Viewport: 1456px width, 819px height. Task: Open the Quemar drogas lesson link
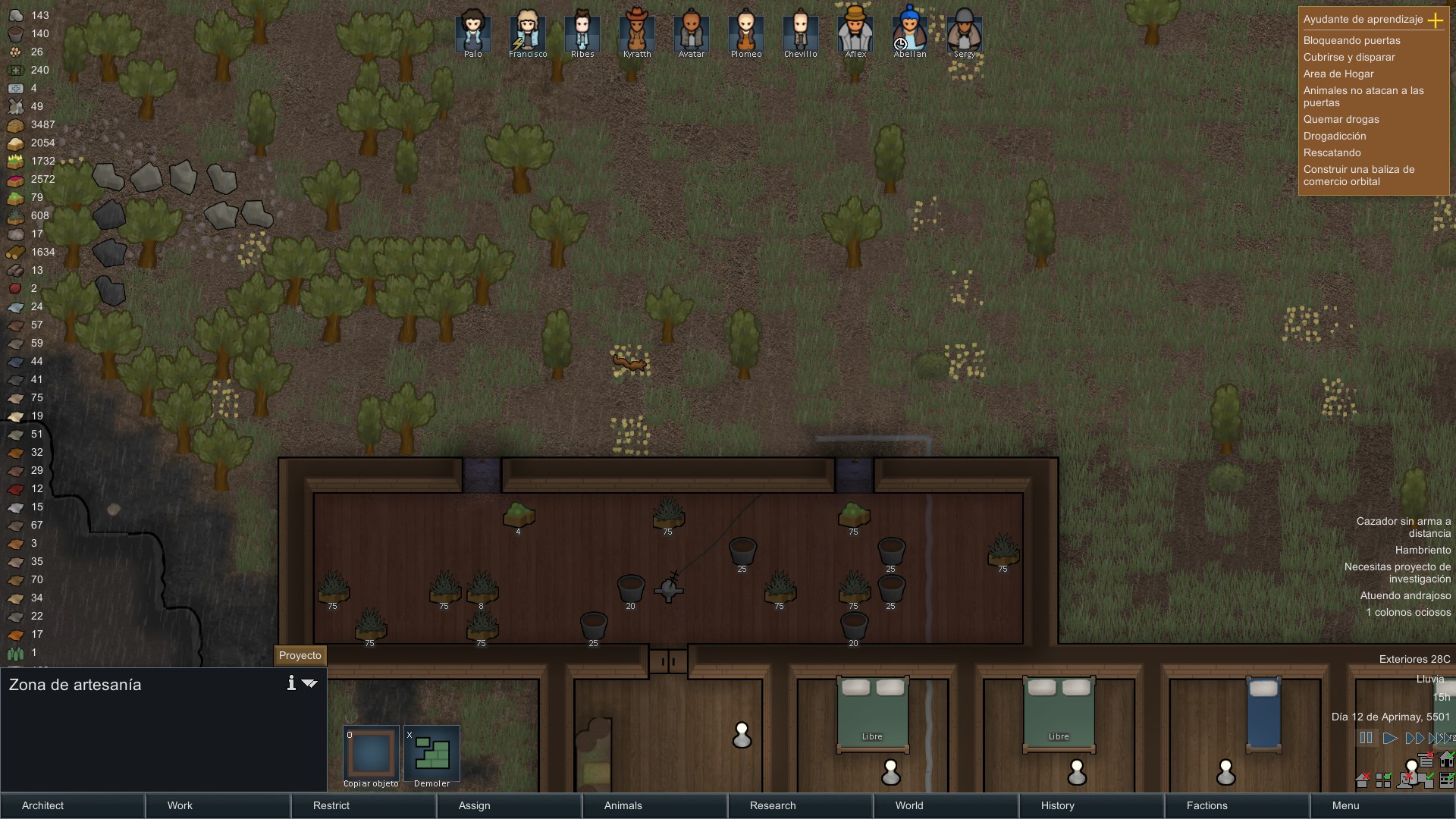1343,119
